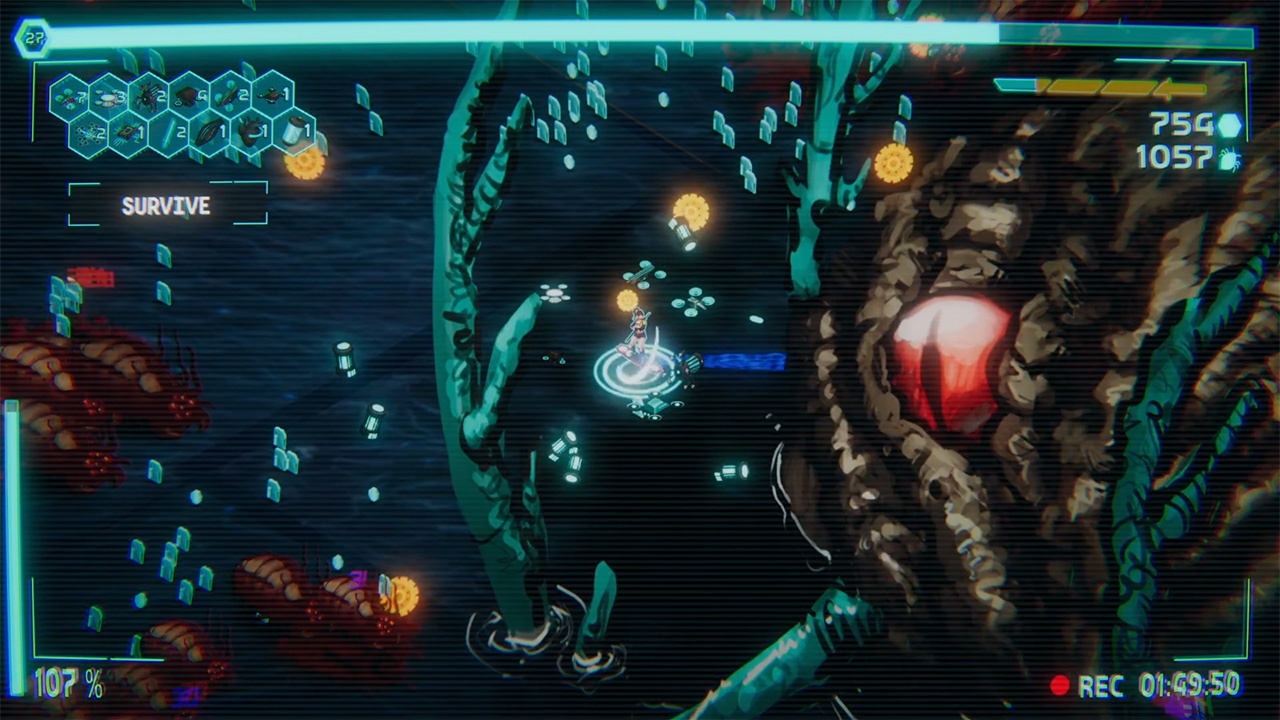Toggle the red REC recording indicator
The image size is (1280, 720).
(1062, 686)
